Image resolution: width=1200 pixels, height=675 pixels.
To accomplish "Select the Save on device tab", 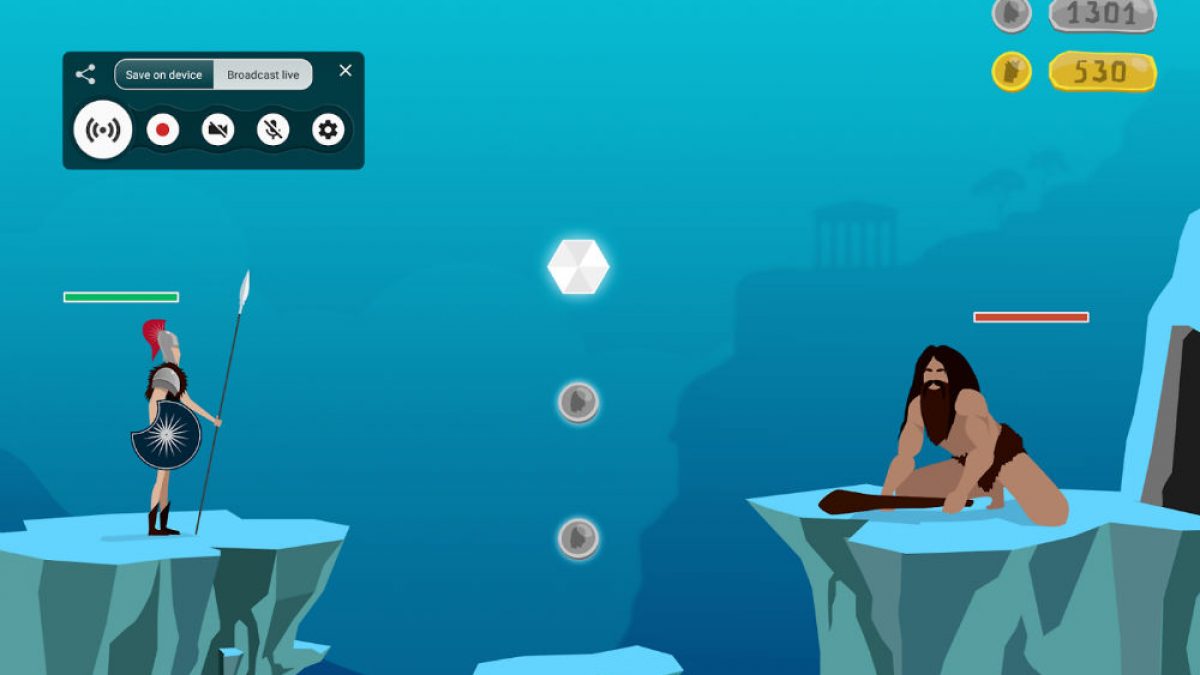I will [x=164, y=75].
